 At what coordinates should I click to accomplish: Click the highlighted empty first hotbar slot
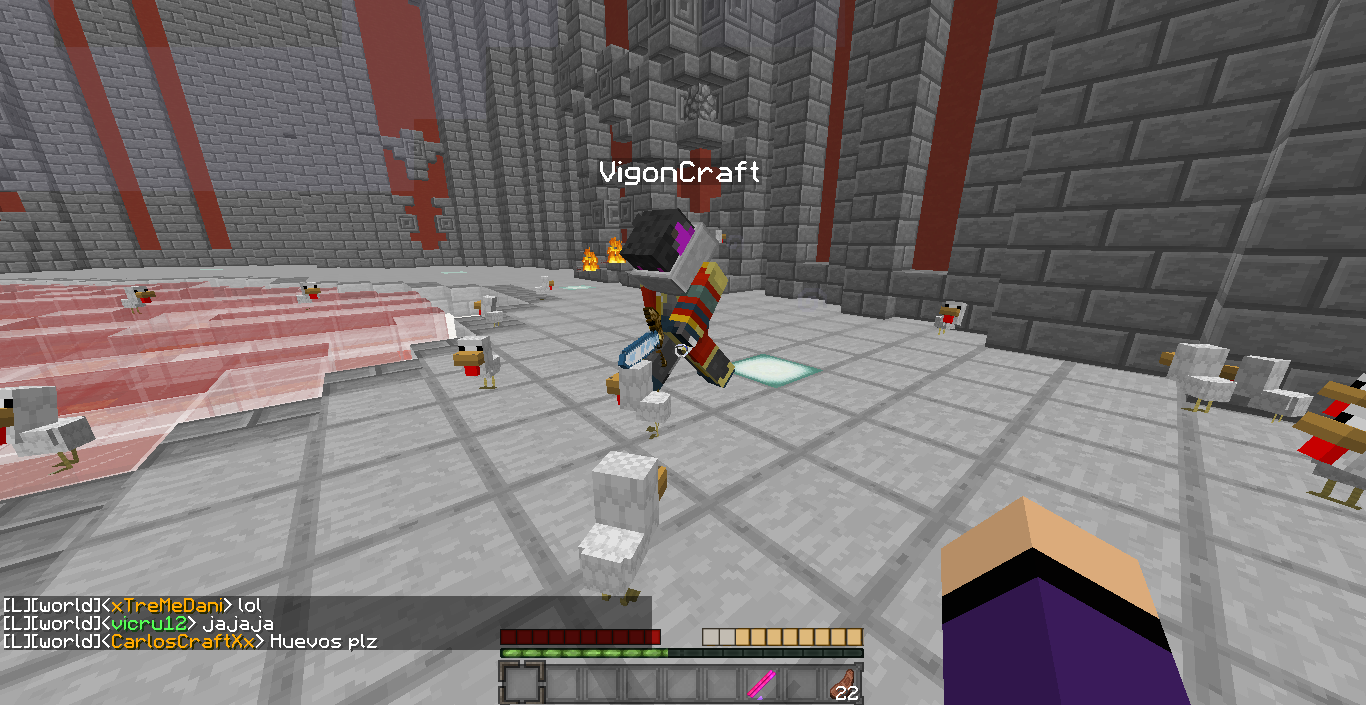(x=521, y=684)
